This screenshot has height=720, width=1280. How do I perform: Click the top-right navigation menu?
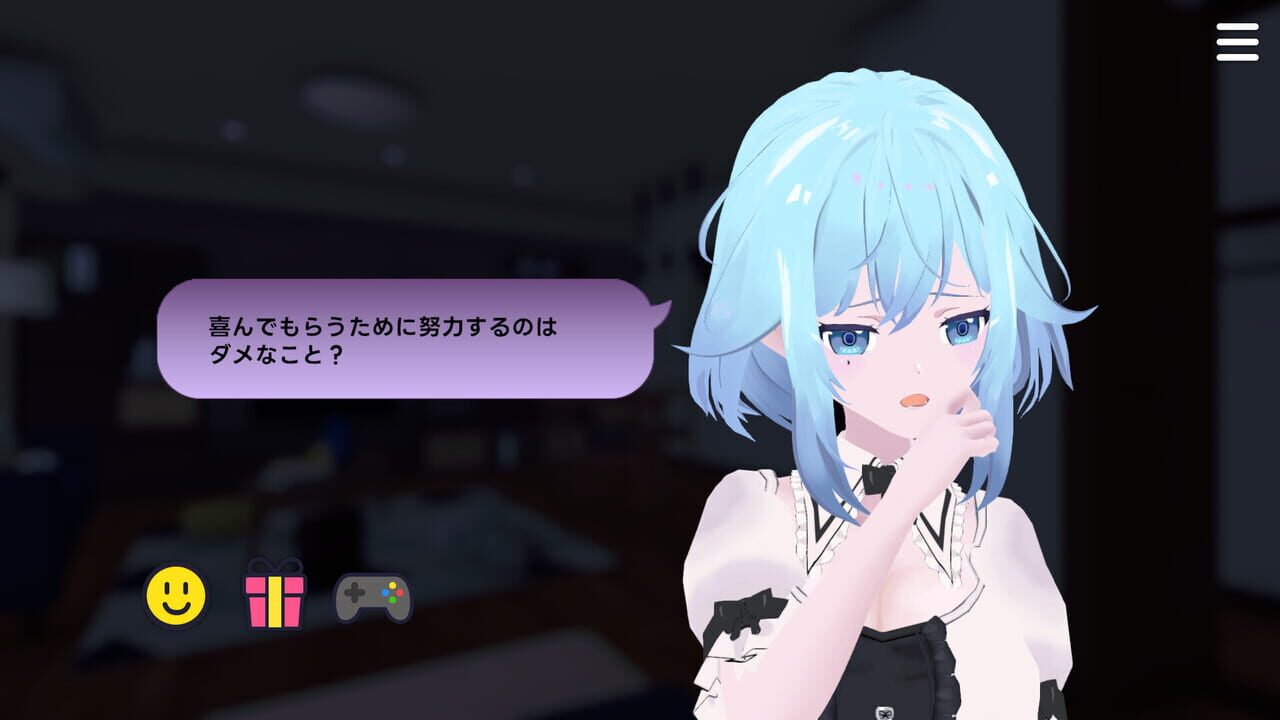coord(1237,42)
